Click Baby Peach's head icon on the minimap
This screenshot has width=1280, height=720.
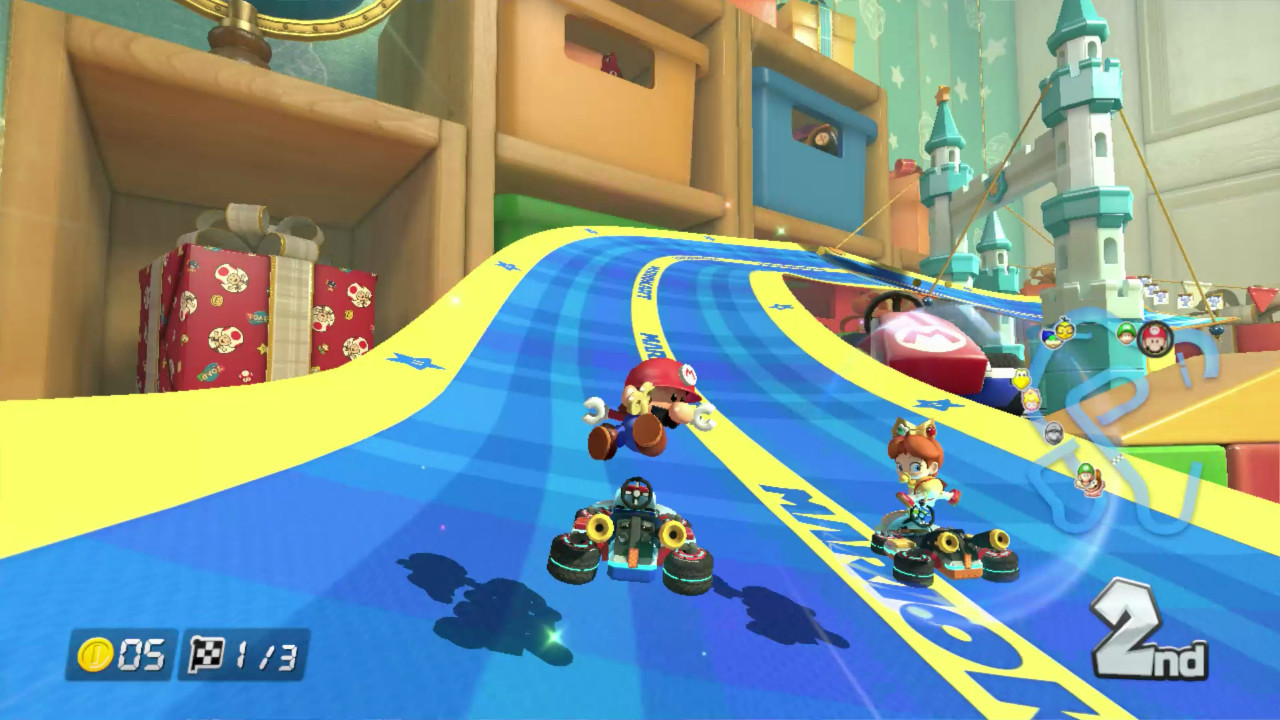coord(1029,401)
